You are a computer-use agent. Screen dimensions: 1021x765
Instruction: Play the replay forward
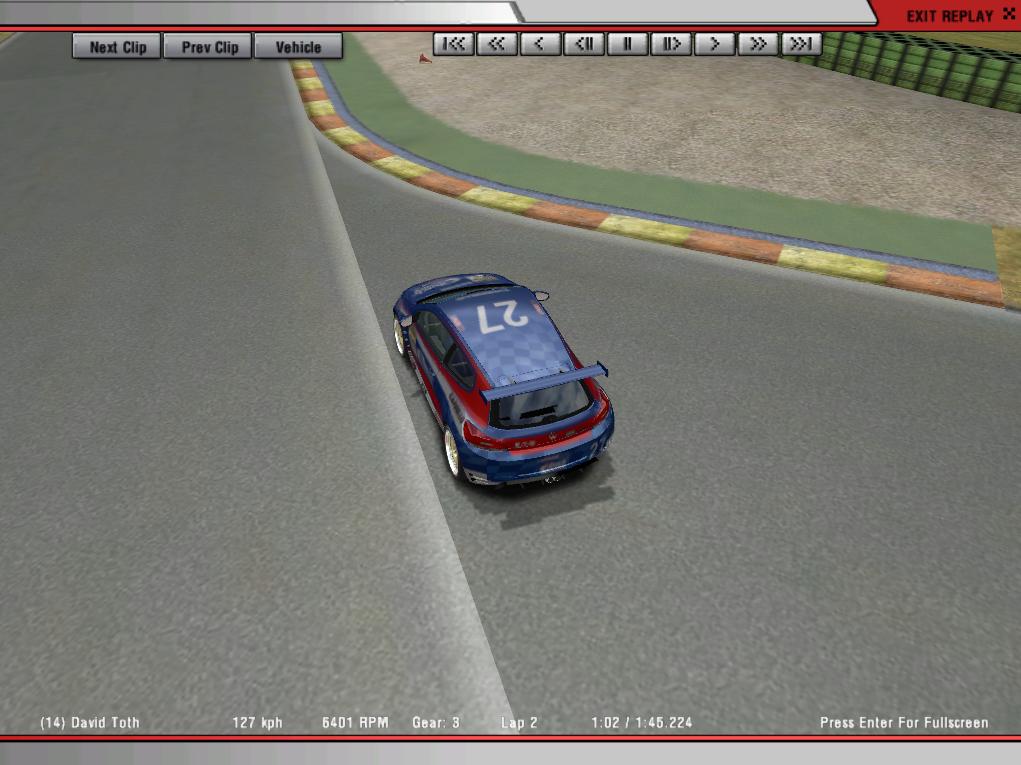(714, 44)
